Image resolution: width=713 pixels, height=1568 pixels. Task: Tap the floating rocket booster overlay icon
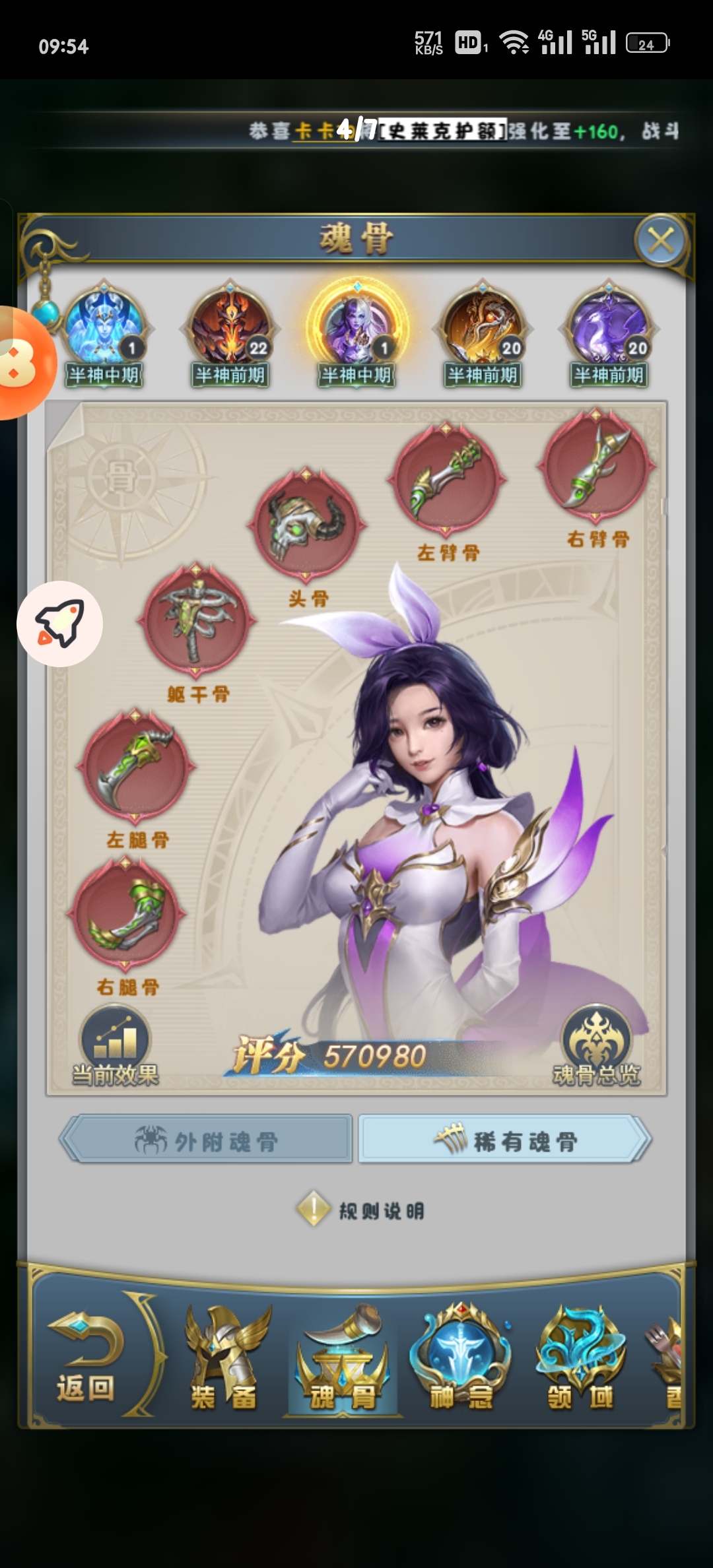coord(59,624)
